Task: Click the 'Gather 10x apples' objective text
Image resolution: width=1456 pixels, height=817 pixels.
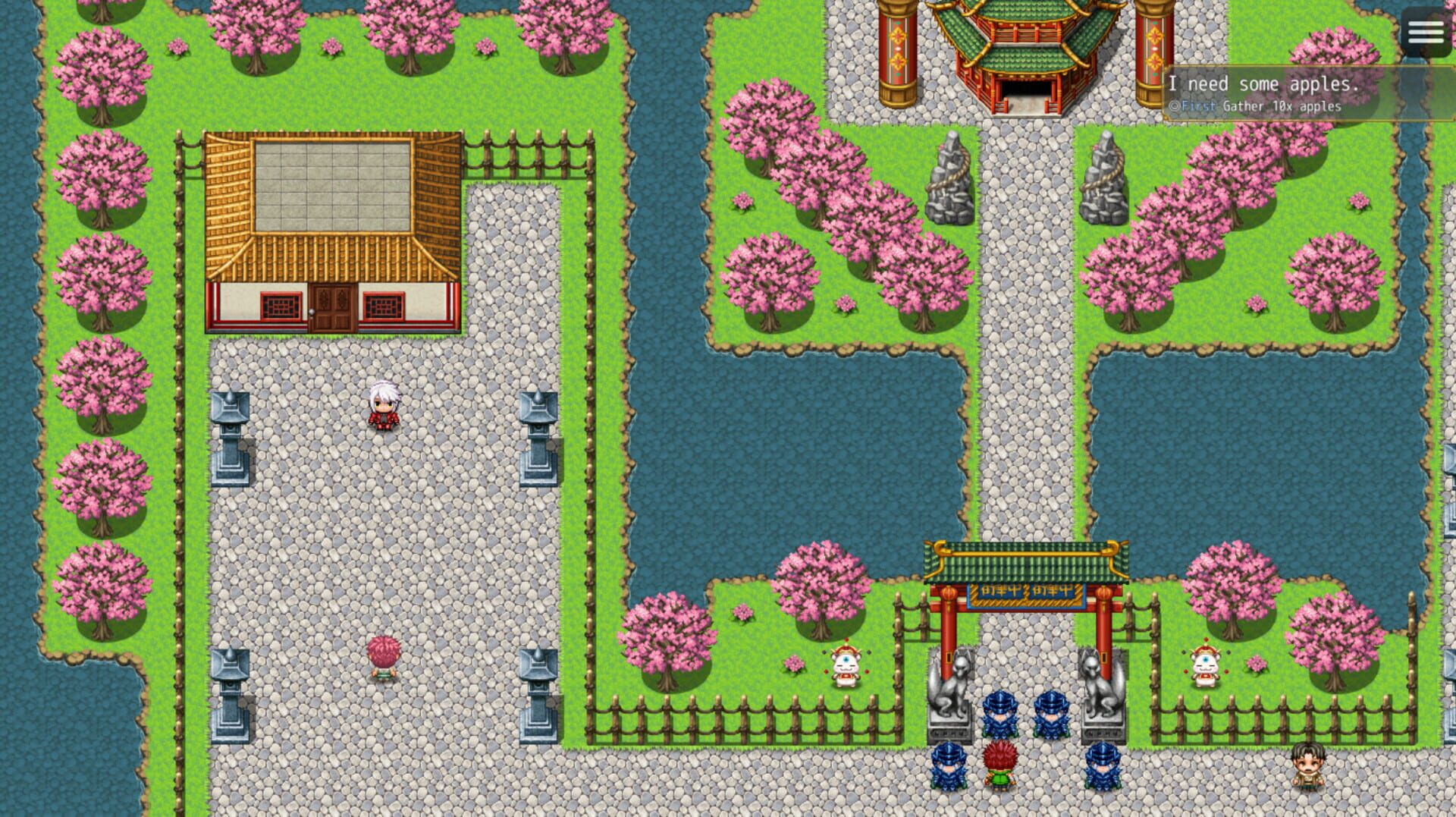Action: click(1282, 107)
